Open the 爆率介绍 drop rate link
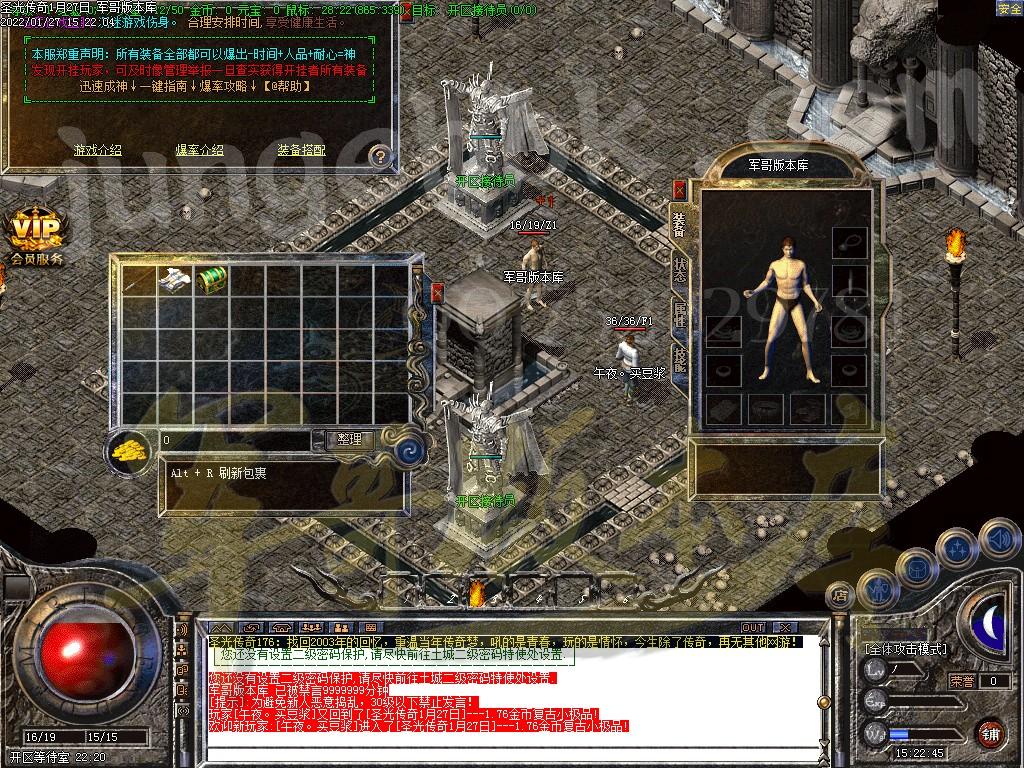 [x=200, y=150]
